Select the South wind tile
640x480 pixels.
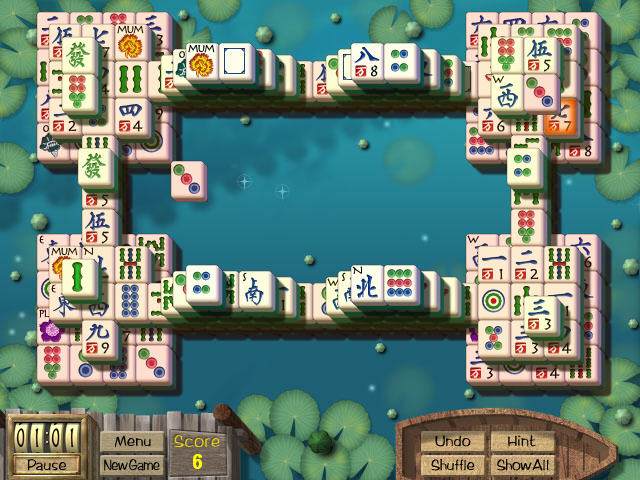pos(253,291)
